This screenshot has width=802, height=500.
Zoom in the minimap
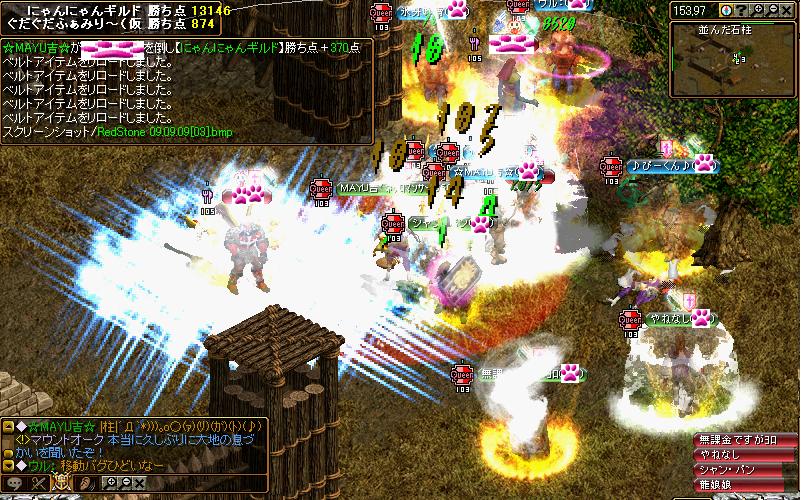click(x=759, y=10)
